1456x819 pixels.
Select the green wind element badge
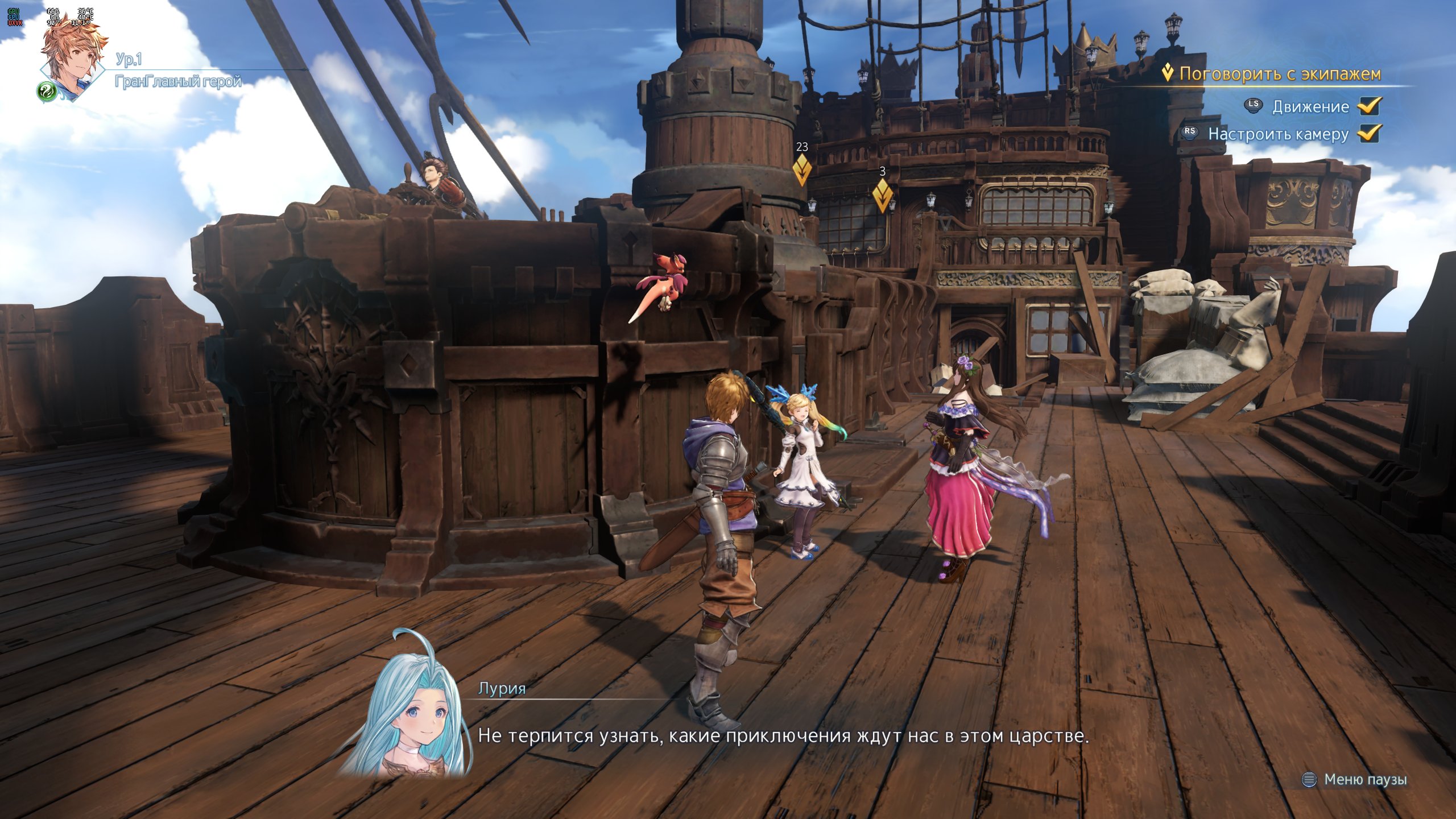click(47, 91)
